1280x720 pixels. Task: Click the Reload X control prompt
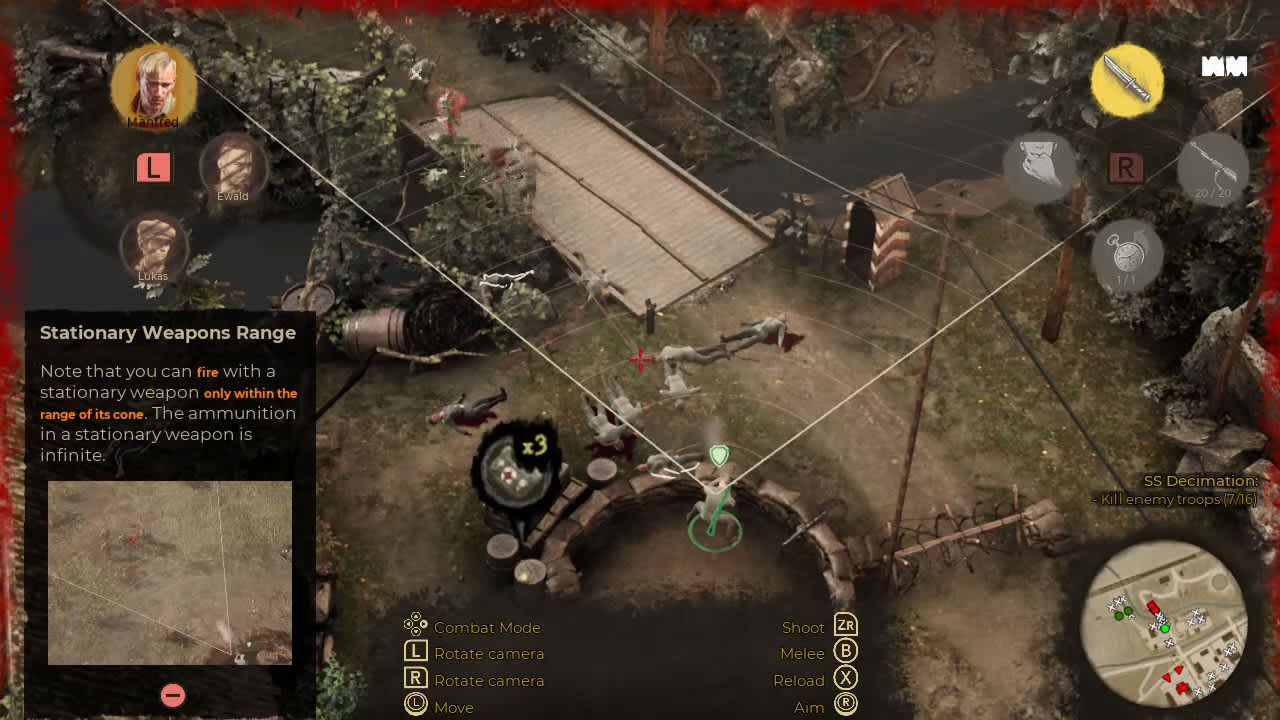coord(846,680)
